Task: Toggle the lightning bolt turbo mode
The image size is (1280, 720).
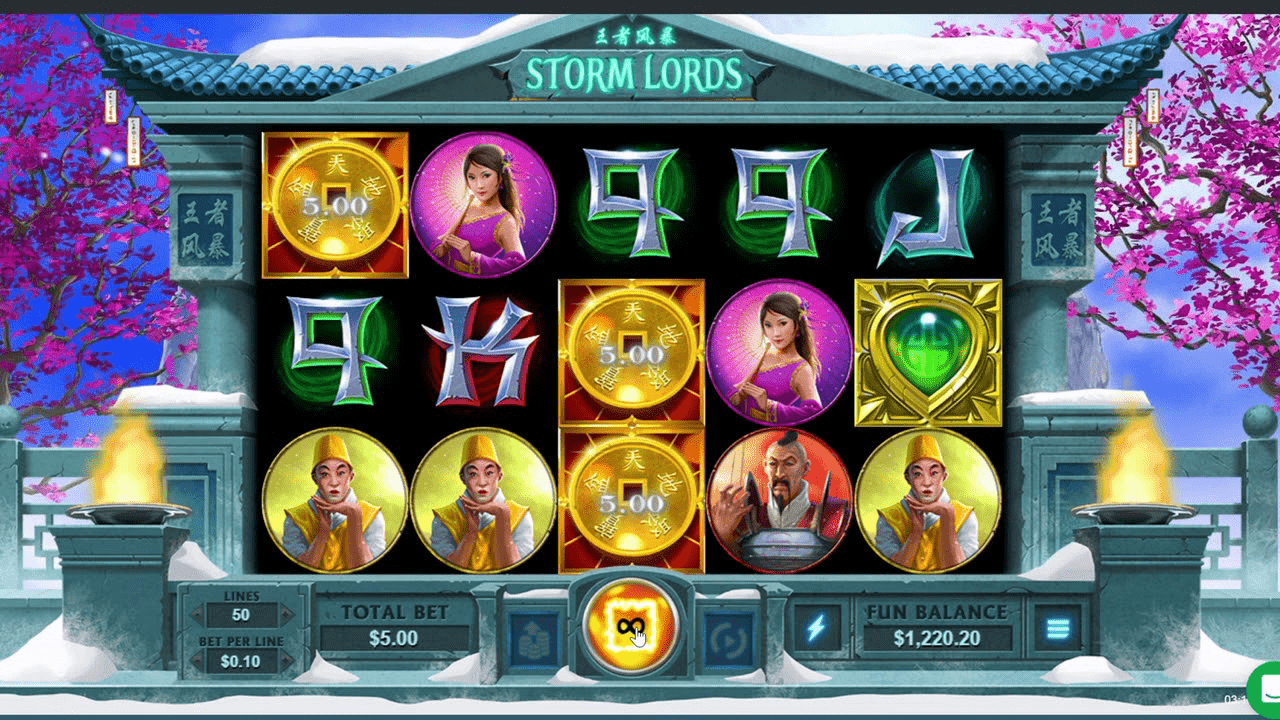Action: pyautogui.click(x=816, y=628)
